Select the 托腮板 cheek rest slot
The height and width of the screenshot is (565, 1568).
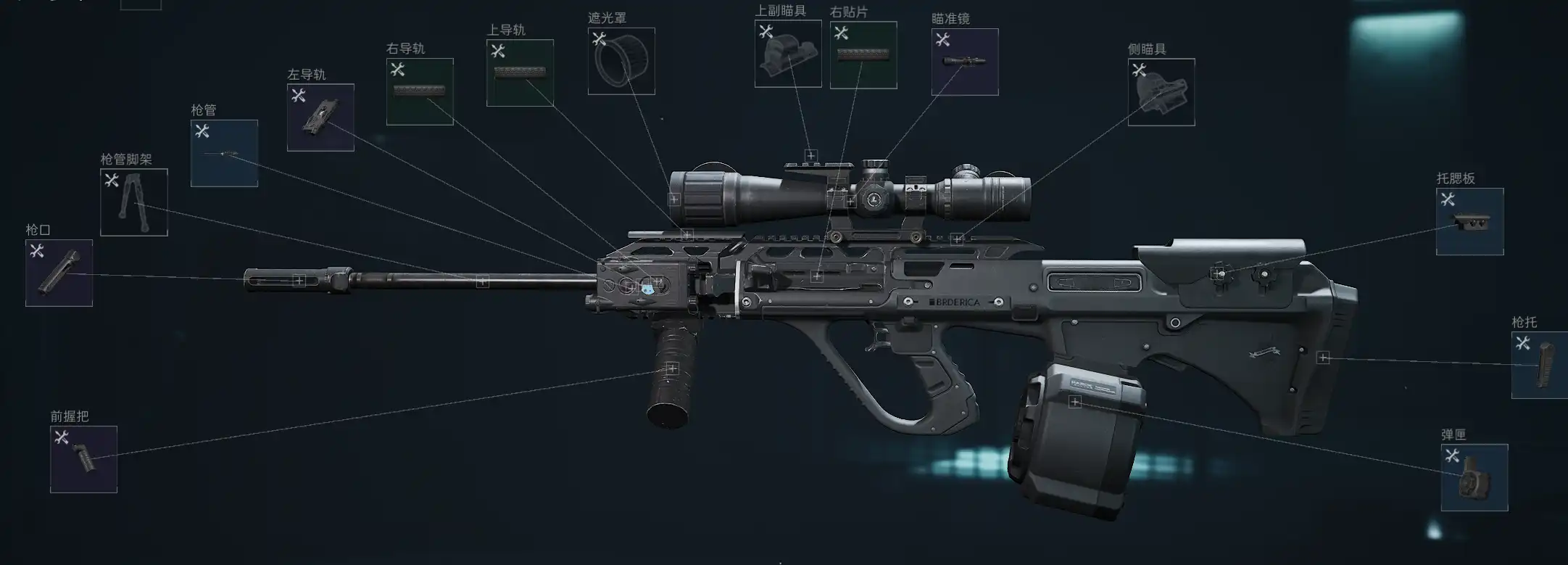[x=1470, y=221]
